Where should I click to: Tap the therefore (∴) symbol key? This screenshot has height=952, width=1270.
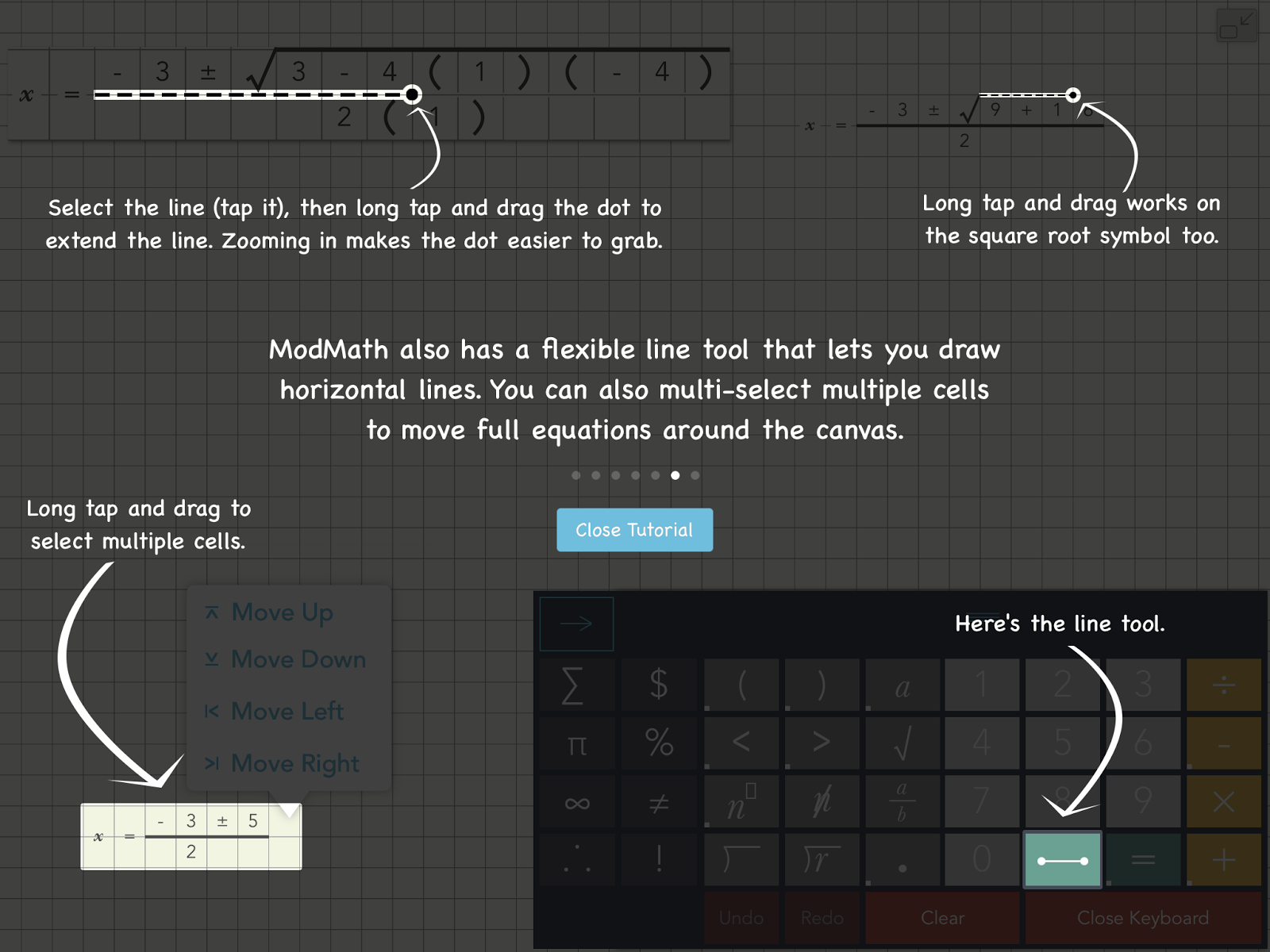(x=577, y=859)
